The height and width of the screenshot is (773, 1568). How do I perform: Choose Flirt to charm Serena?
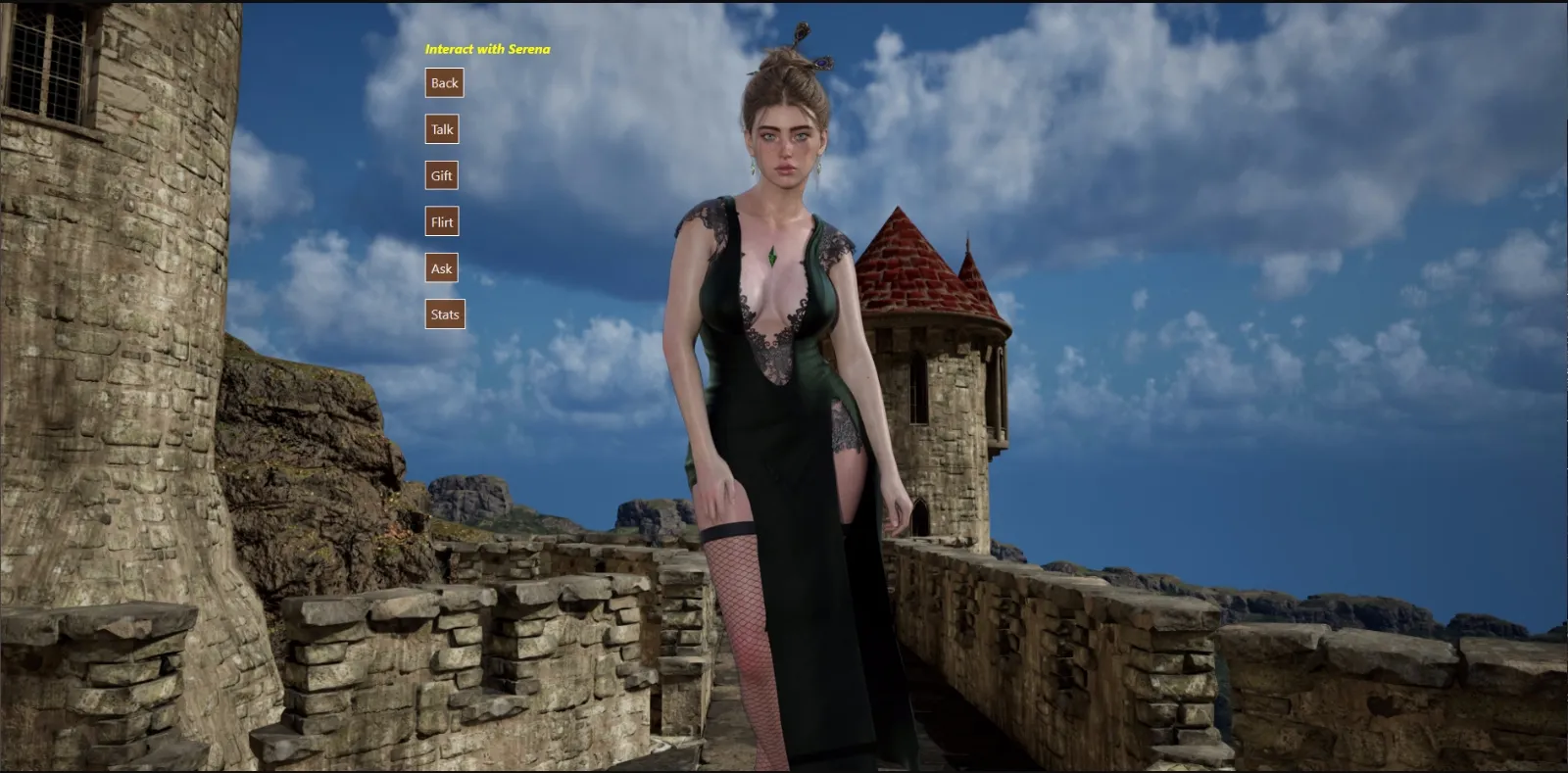(x=441, y=221)
